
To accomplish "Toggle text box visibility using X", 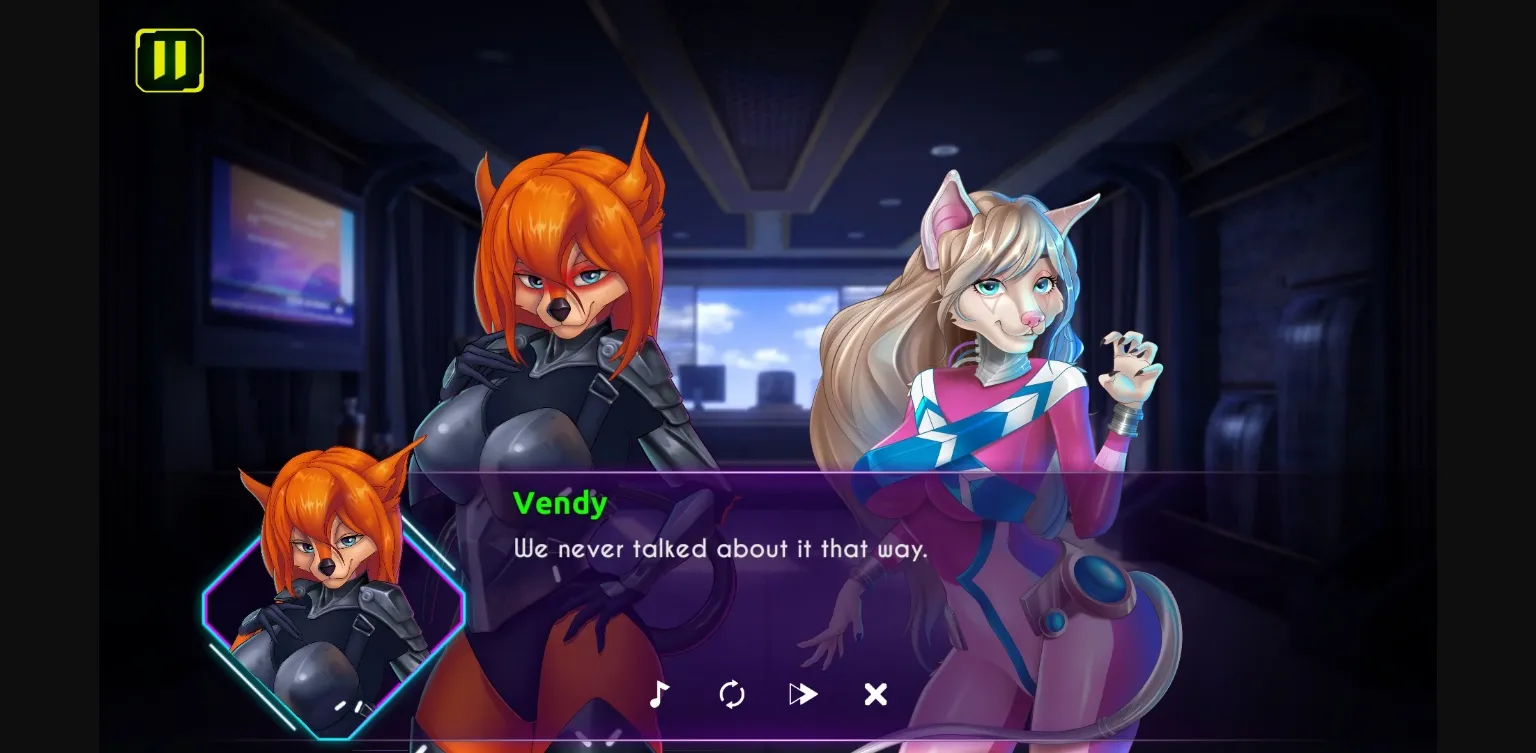I will coord(875,693).
